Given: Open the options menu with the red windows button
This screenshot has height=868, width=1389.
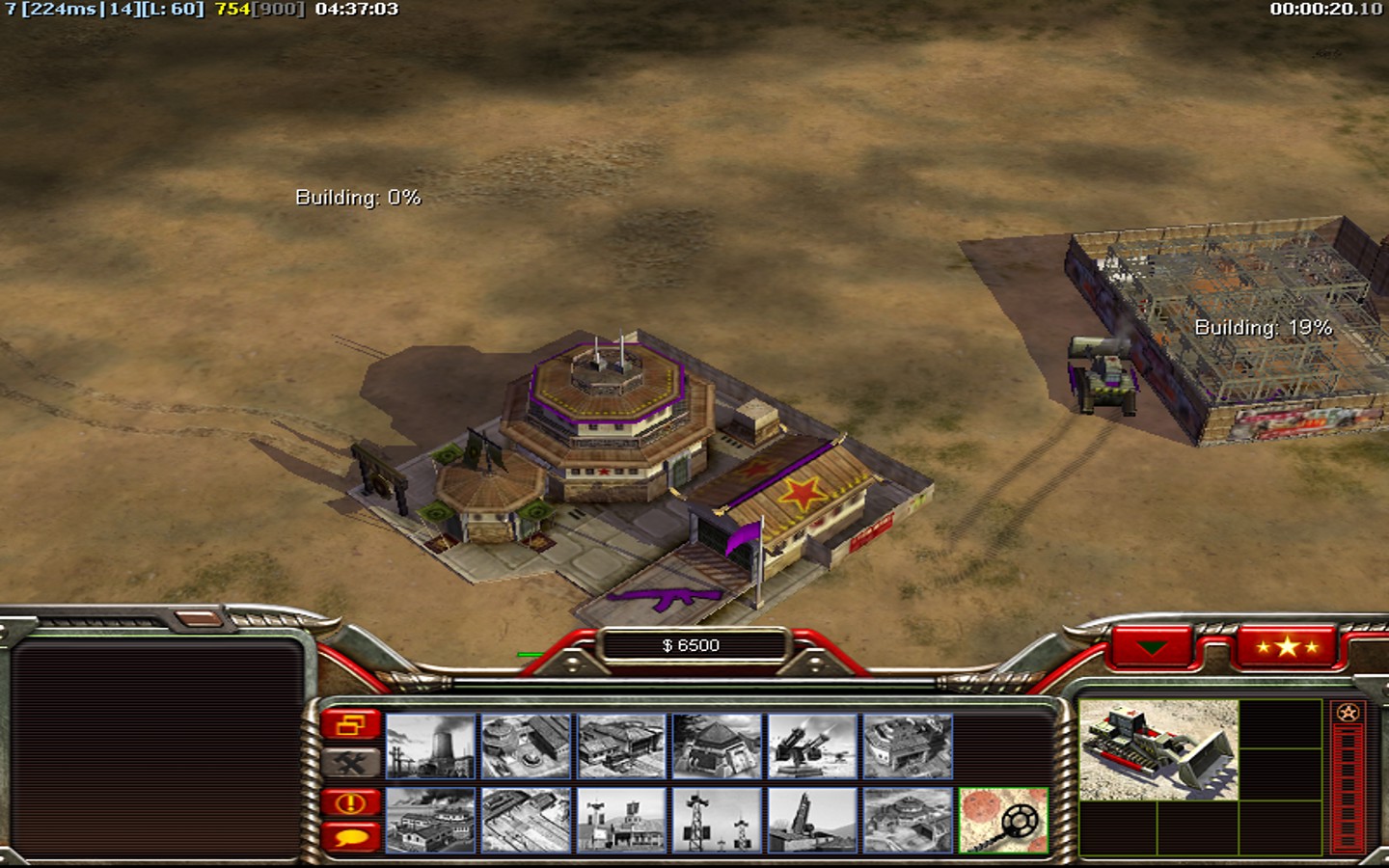Looking at the screenshot, I should pos(351,724).
